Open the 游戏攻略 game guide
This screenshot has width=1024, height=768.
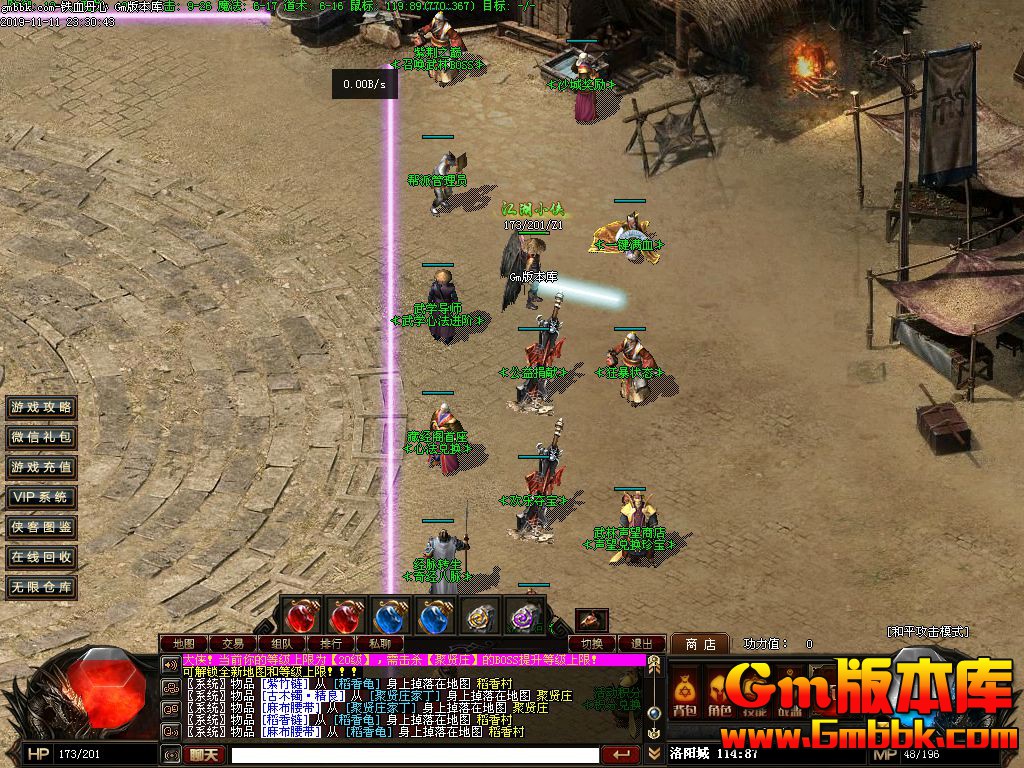pyautogui.click(x=41, y=407)
